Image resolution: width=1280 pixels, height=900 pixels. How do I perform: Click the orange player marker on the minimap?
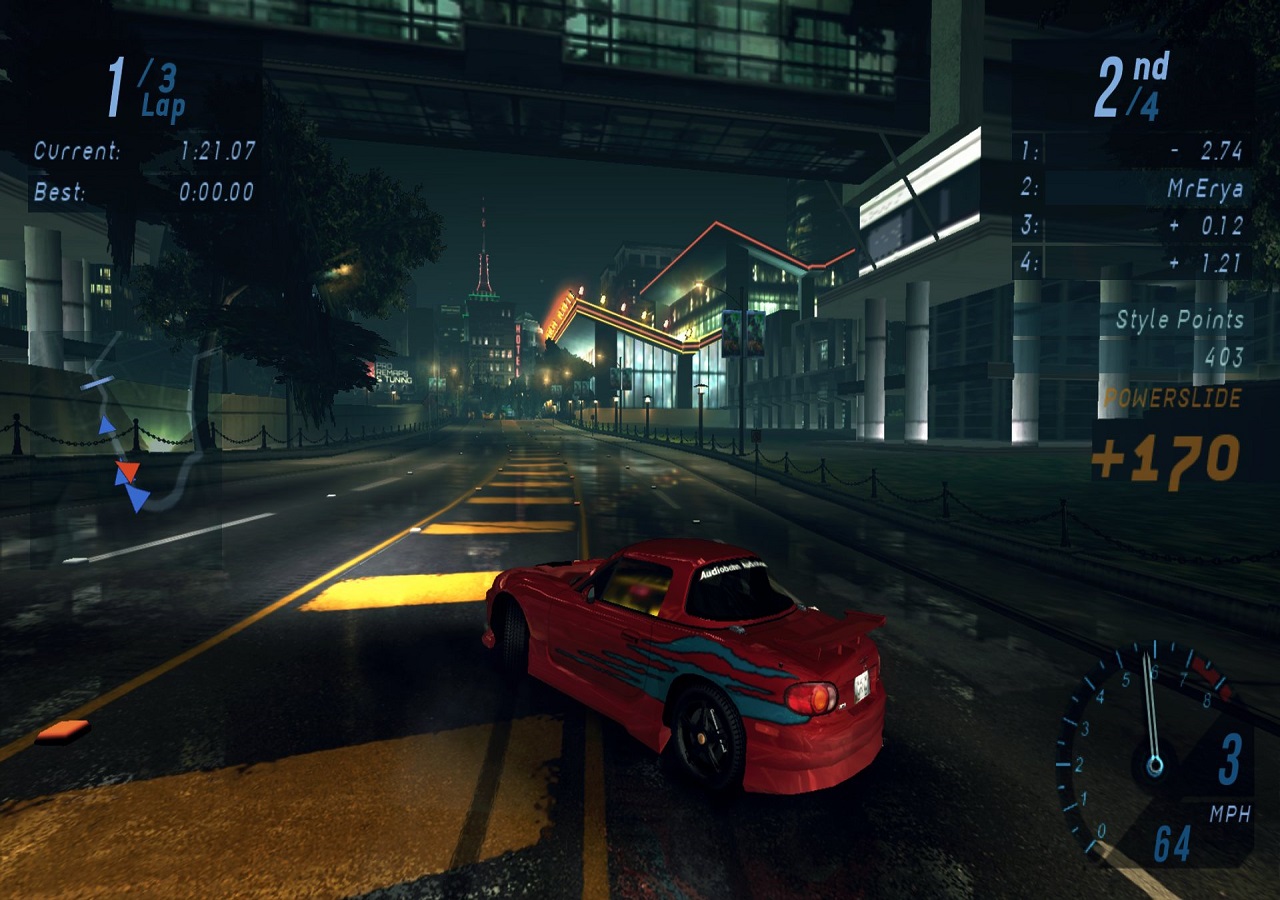point(127,469)
